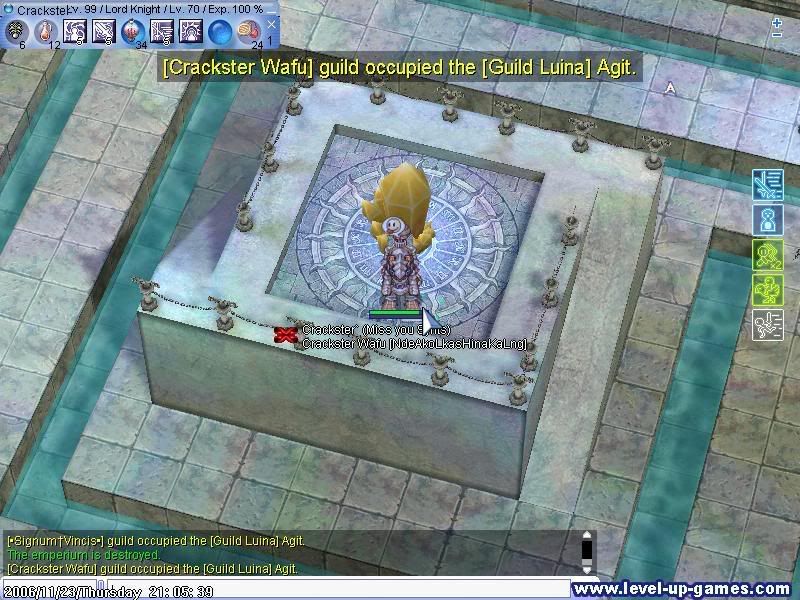Zoom in the minimap with the plus button
Image resolution: width=800 pixels, height=600 pixels.
(x=777, y=21)
